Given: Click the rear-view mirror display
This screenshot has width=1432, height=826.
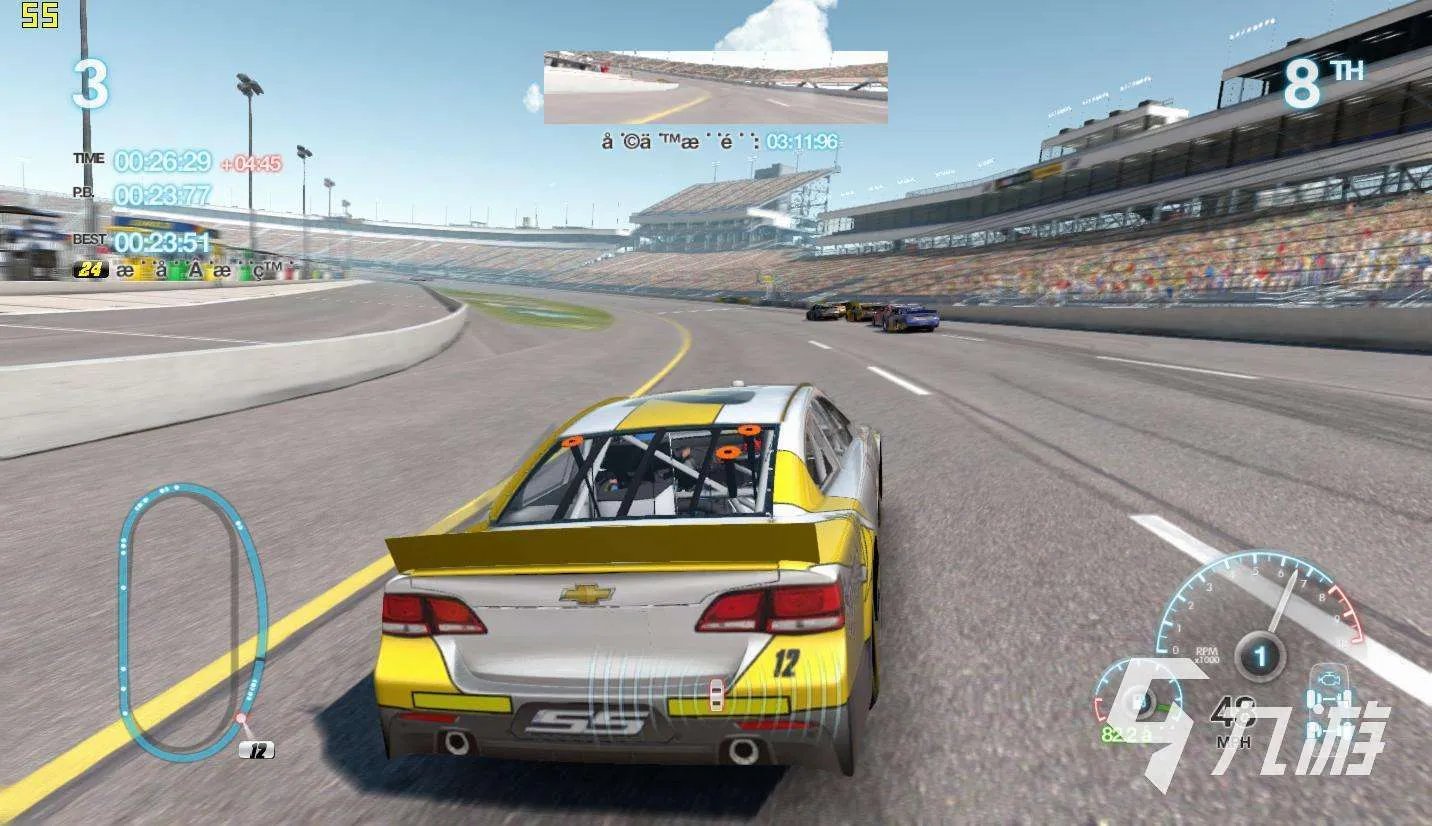Looking at the screenshot, I should [x=715, y=88].
